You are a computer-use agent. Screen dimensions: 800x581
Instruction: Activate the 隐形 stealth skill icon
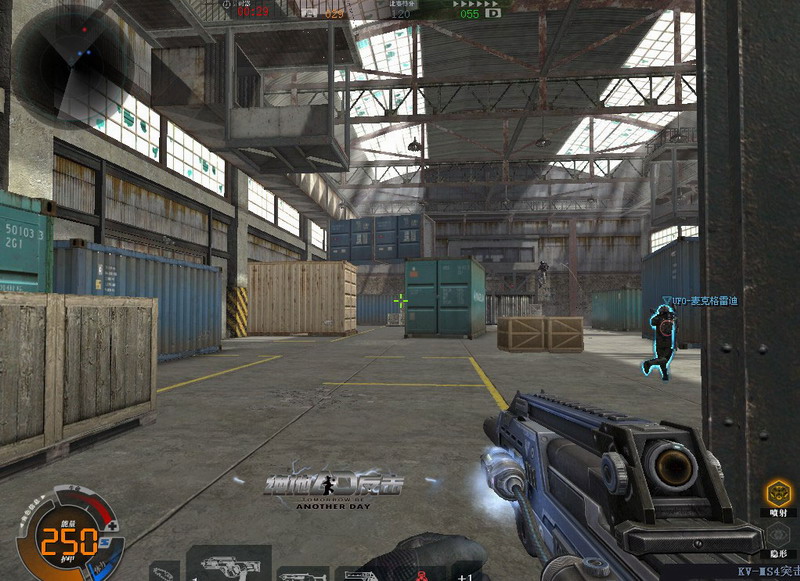pos(778,532)
